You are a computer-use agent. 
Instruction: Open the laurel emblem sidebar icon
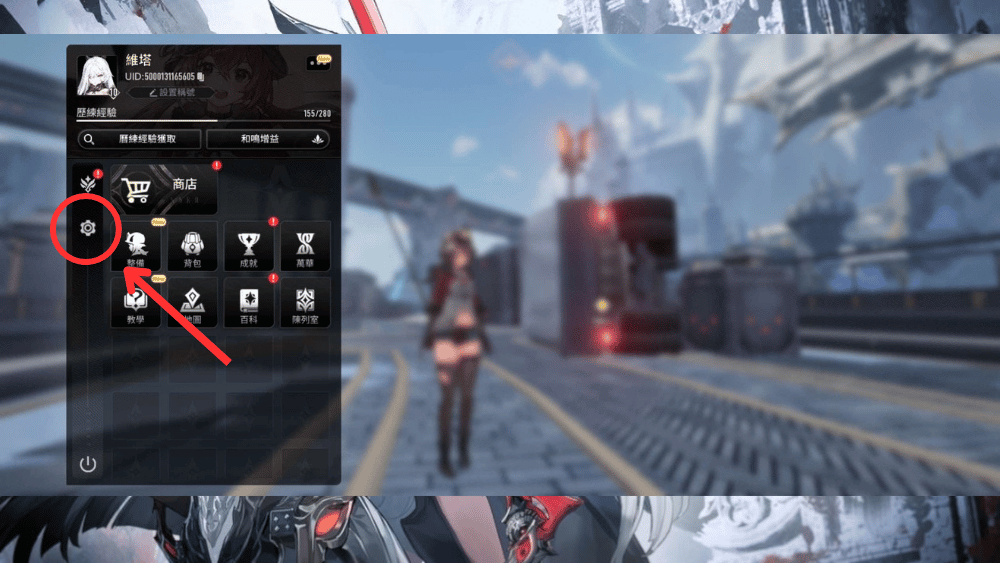pyautogui.click(x=88, y=183)
